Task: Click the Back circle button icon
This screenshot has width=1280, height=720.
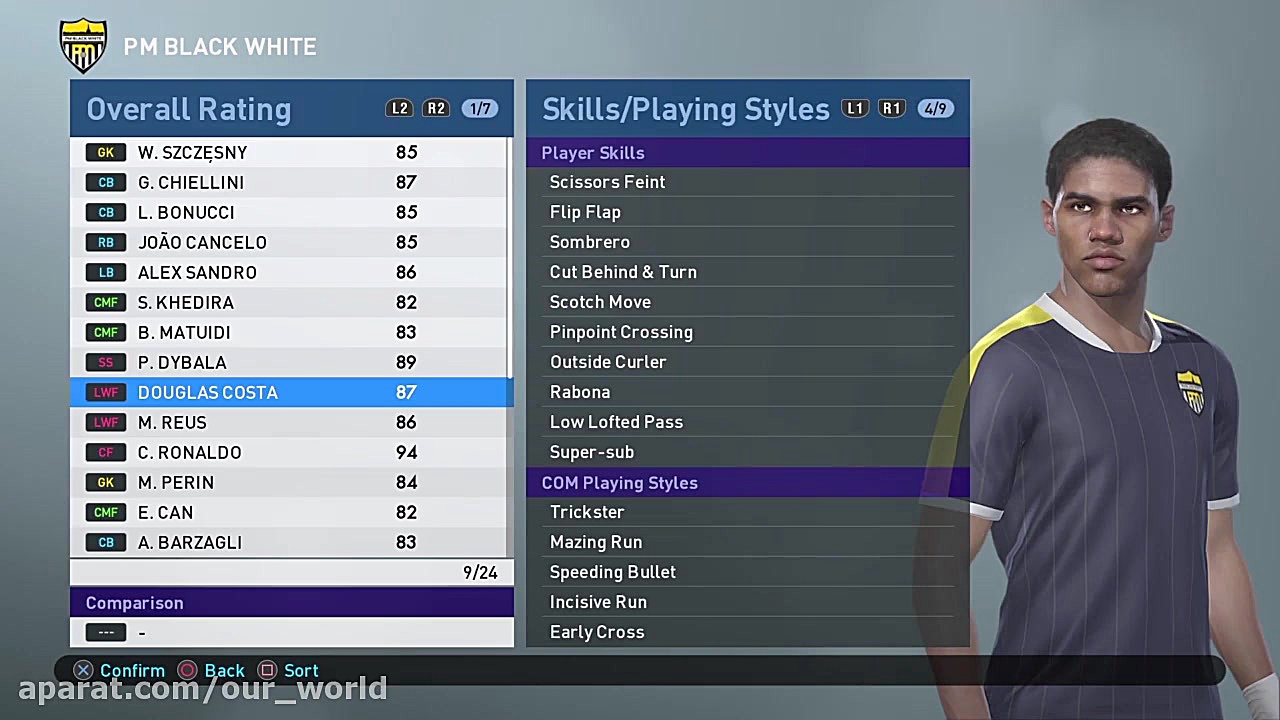Action: pyautogui.click(x=187, y=670)
